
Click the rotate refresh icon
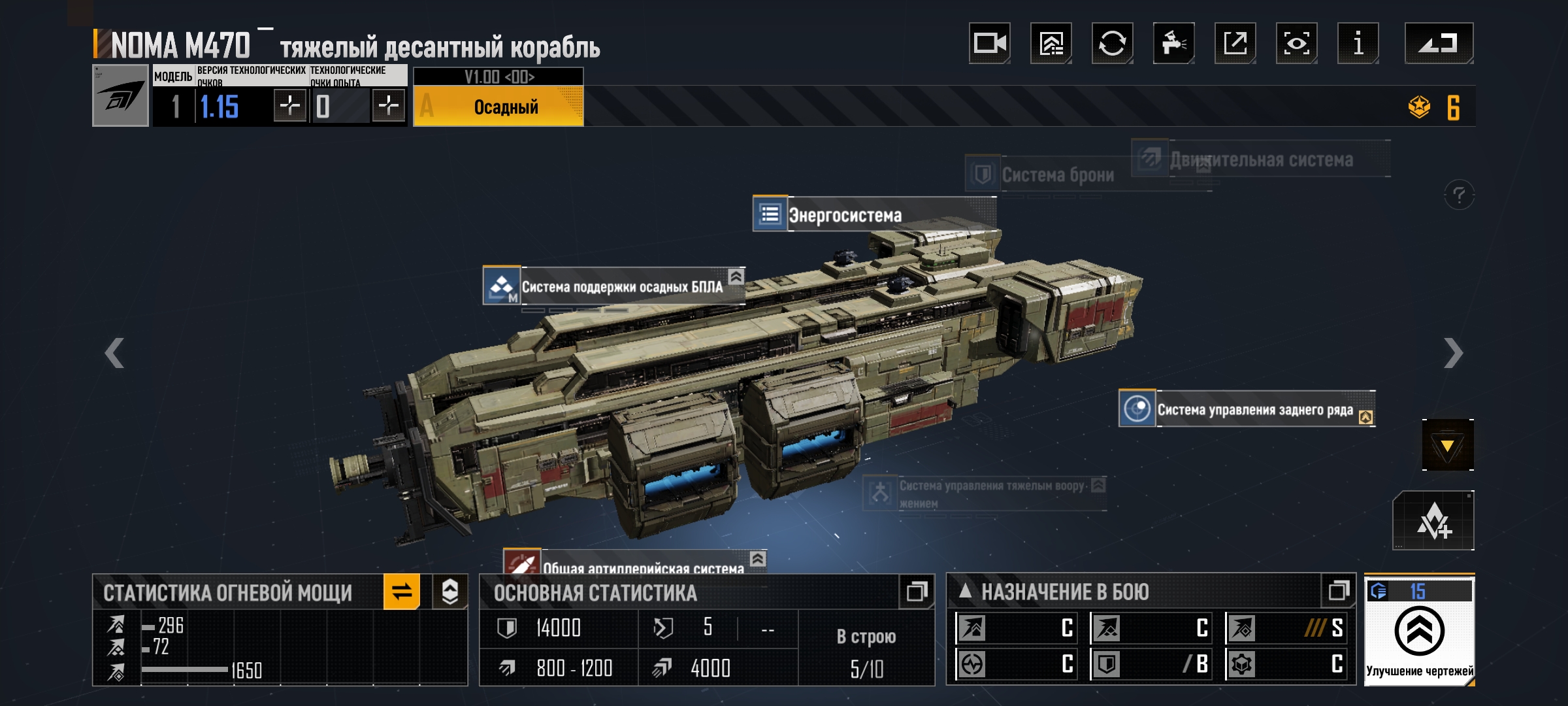click(1112, 44)
